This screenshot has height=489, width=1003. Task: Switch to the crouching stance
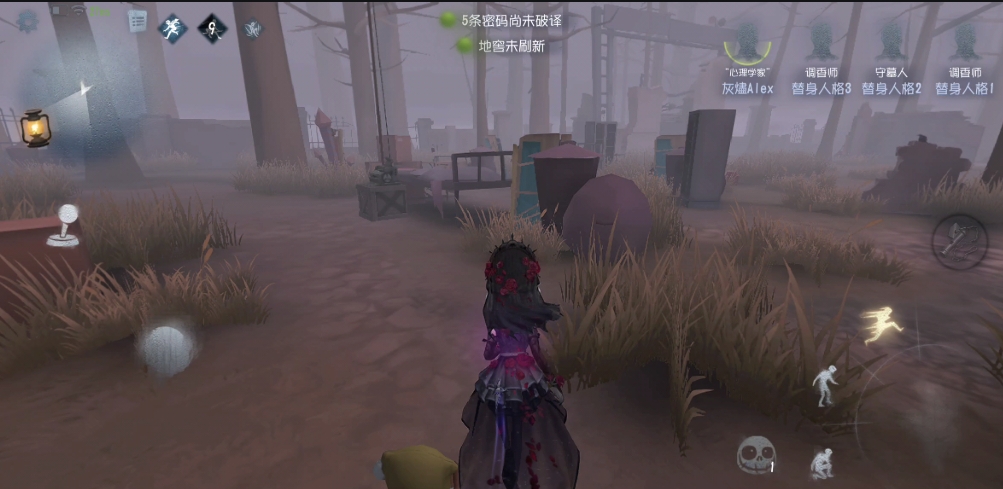click(822, 461)
